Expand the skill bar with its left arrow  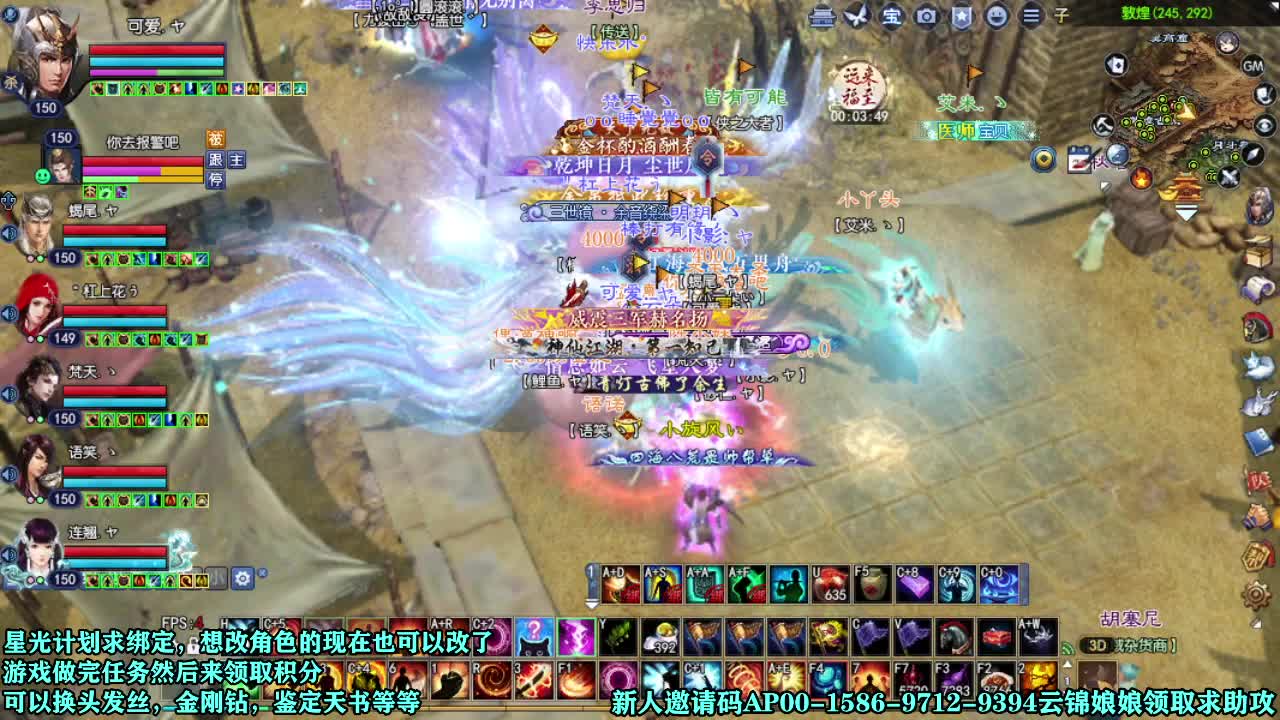[x=592, y=604]
